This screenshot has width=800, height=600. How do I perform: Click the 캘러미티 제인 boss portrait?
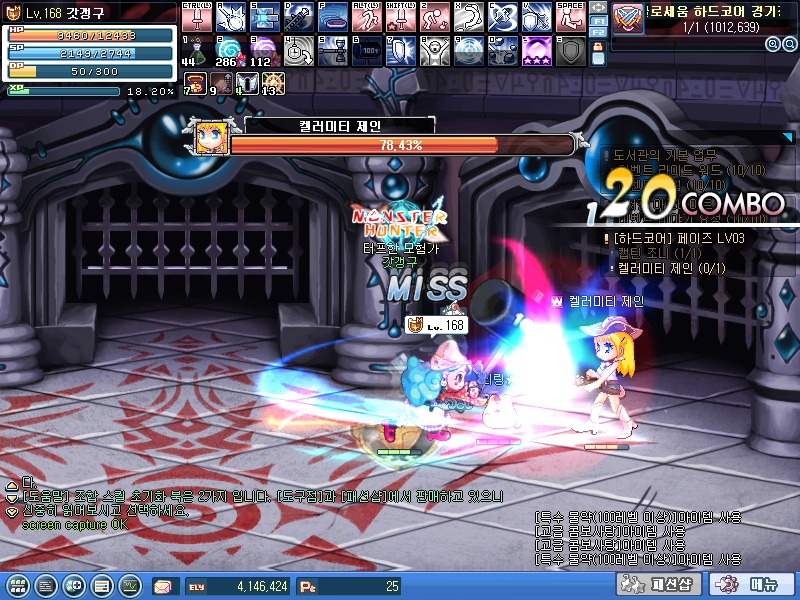(x=208, y=137)
